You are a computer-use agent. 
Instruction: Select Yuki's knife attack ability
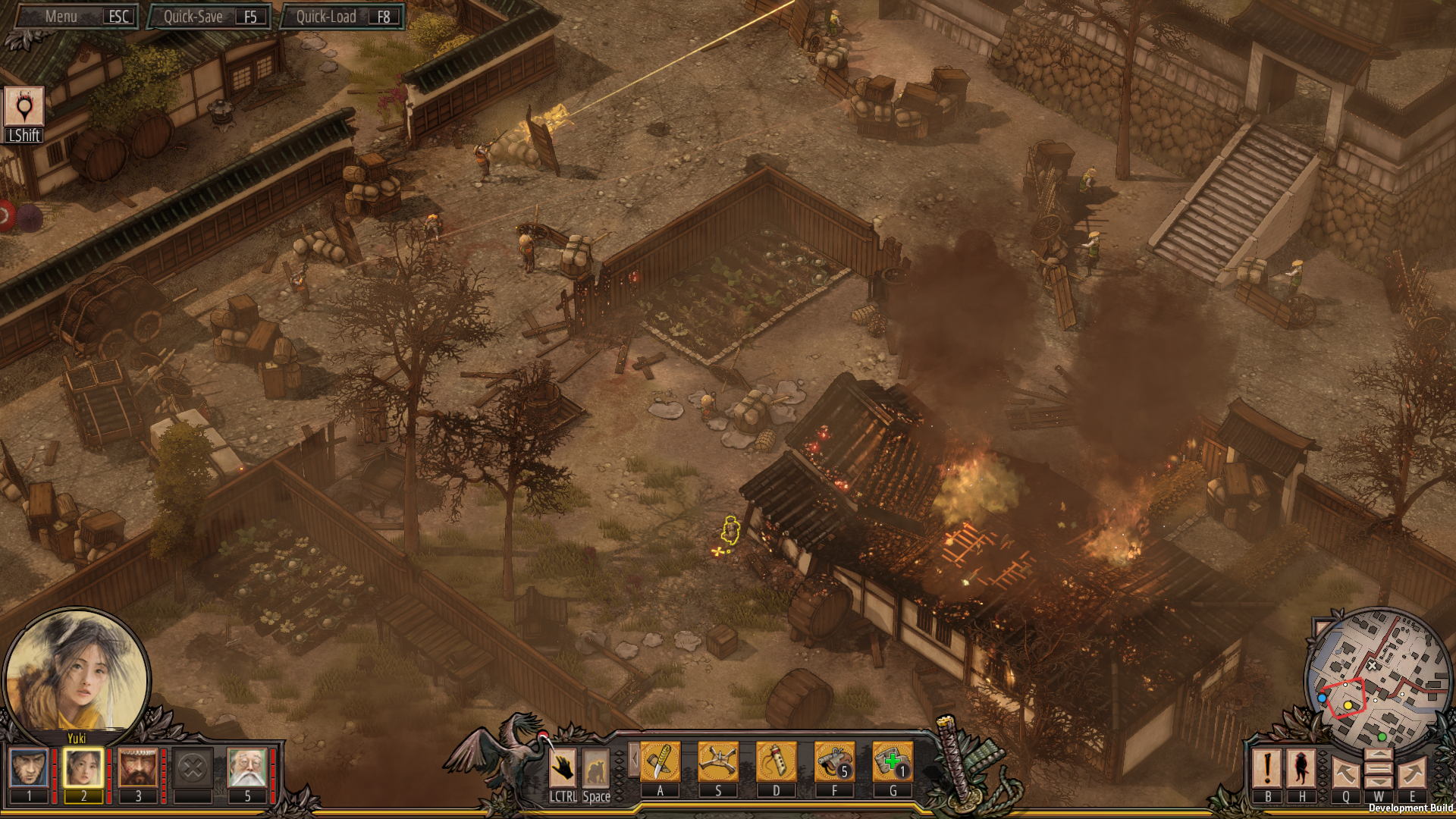click(x=660, y=761)
